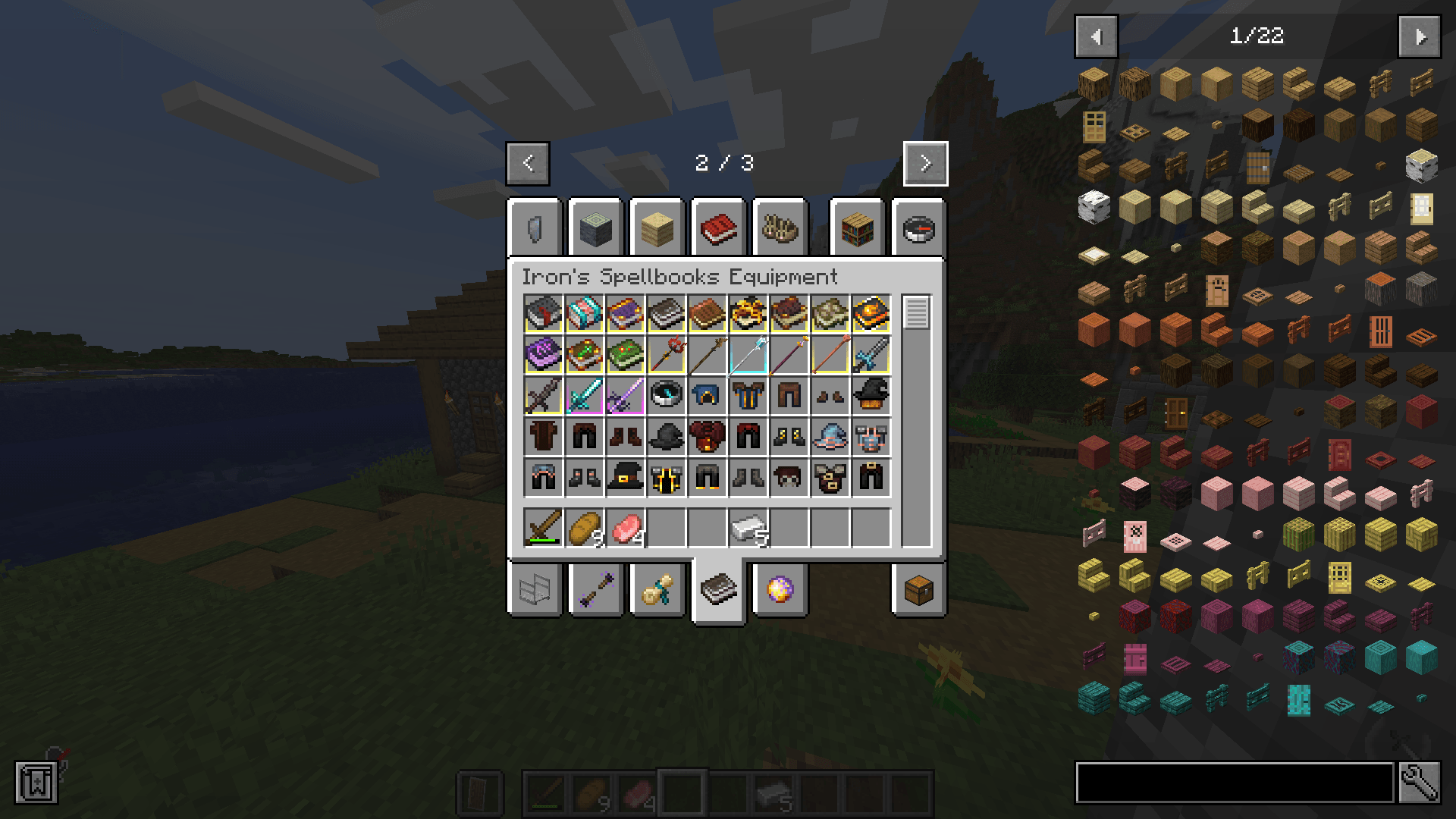Select the blue crystal-tipped staff
Viewport: 1456px width, 819px height.
pyautogui.click(x=749, y=354)
